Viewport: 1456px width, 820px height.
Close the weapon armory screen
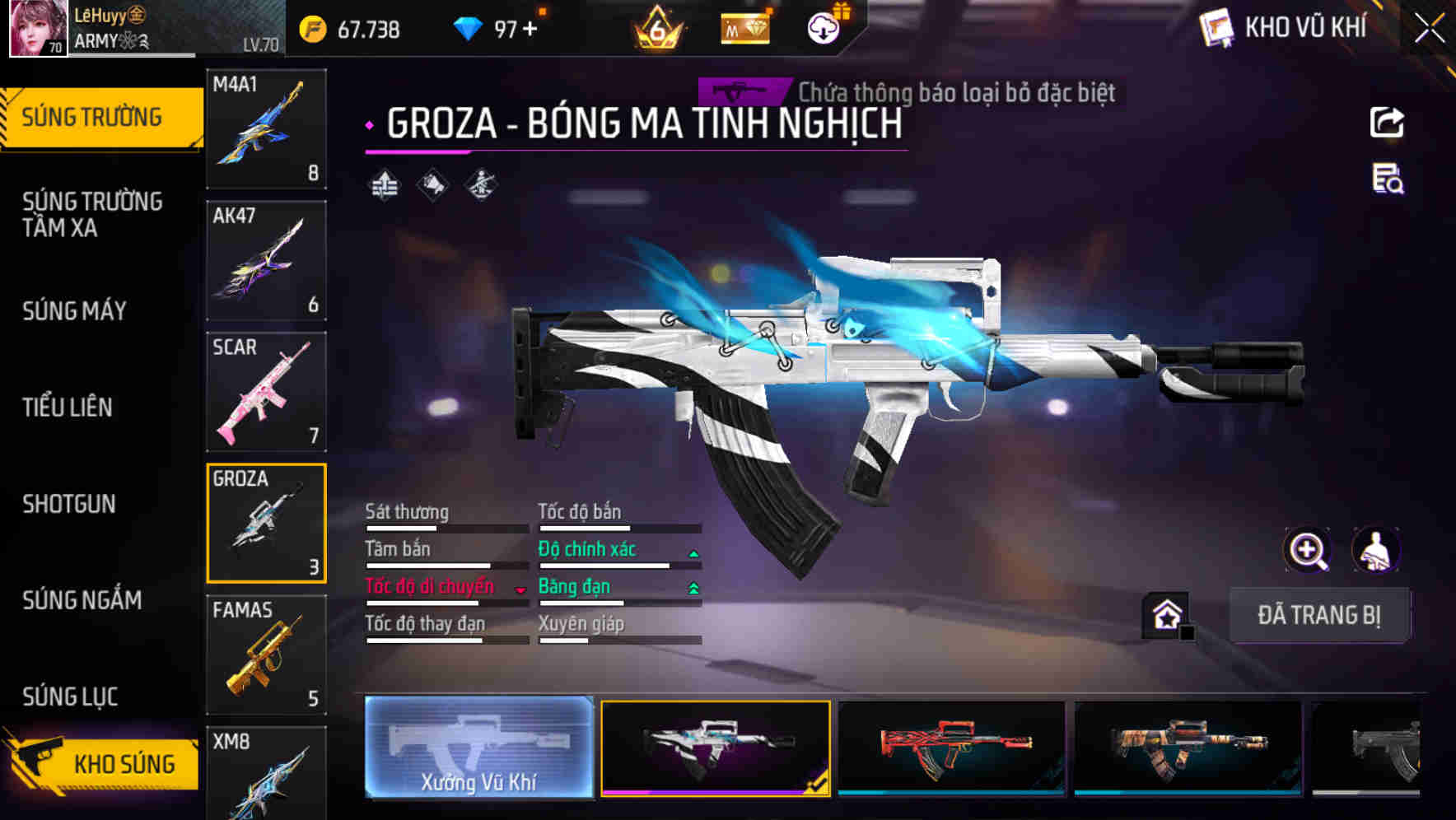pyautogui.click(x=1430, y=29)
